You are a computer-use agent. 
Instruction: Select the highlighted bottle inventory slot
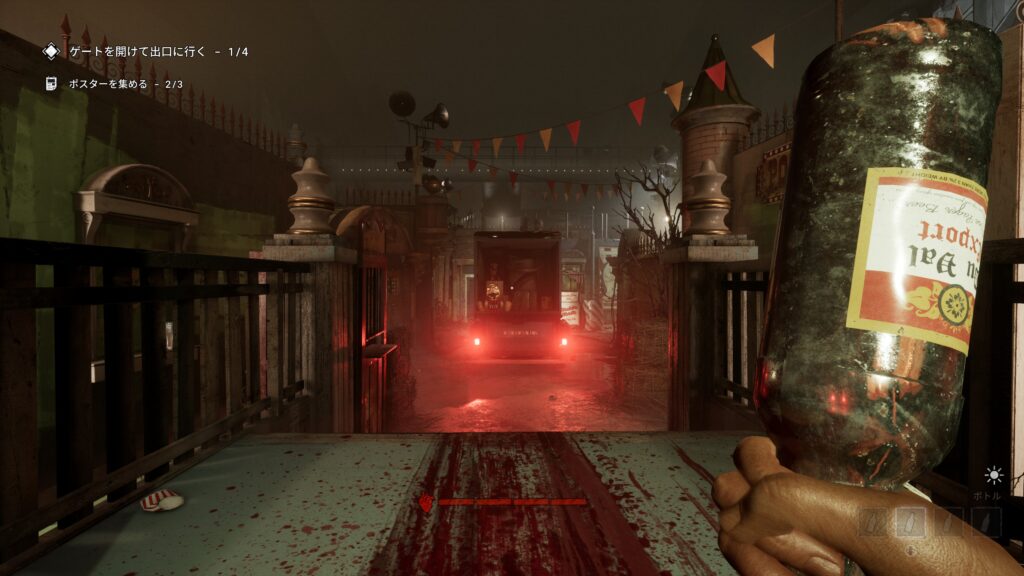(x=909, y=521)
